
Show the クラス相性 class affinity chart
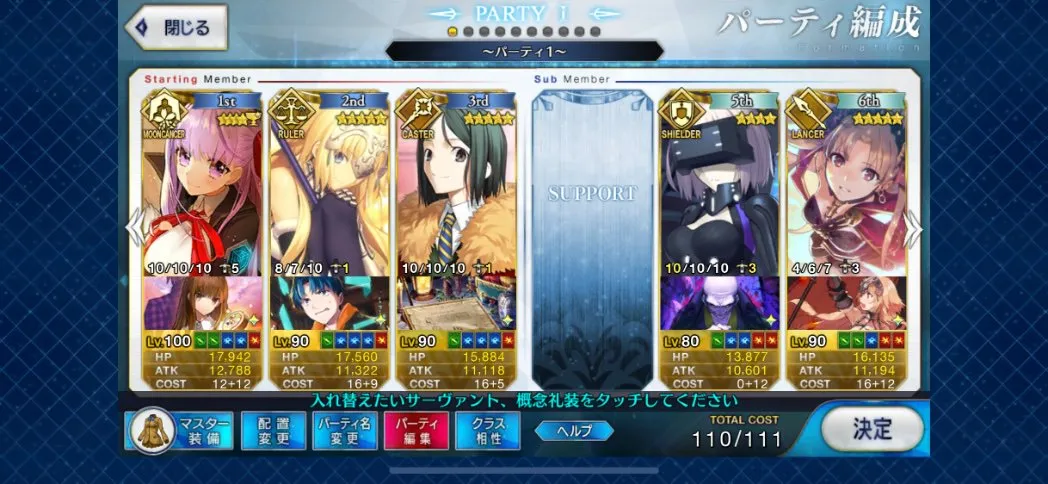(488, 431)
